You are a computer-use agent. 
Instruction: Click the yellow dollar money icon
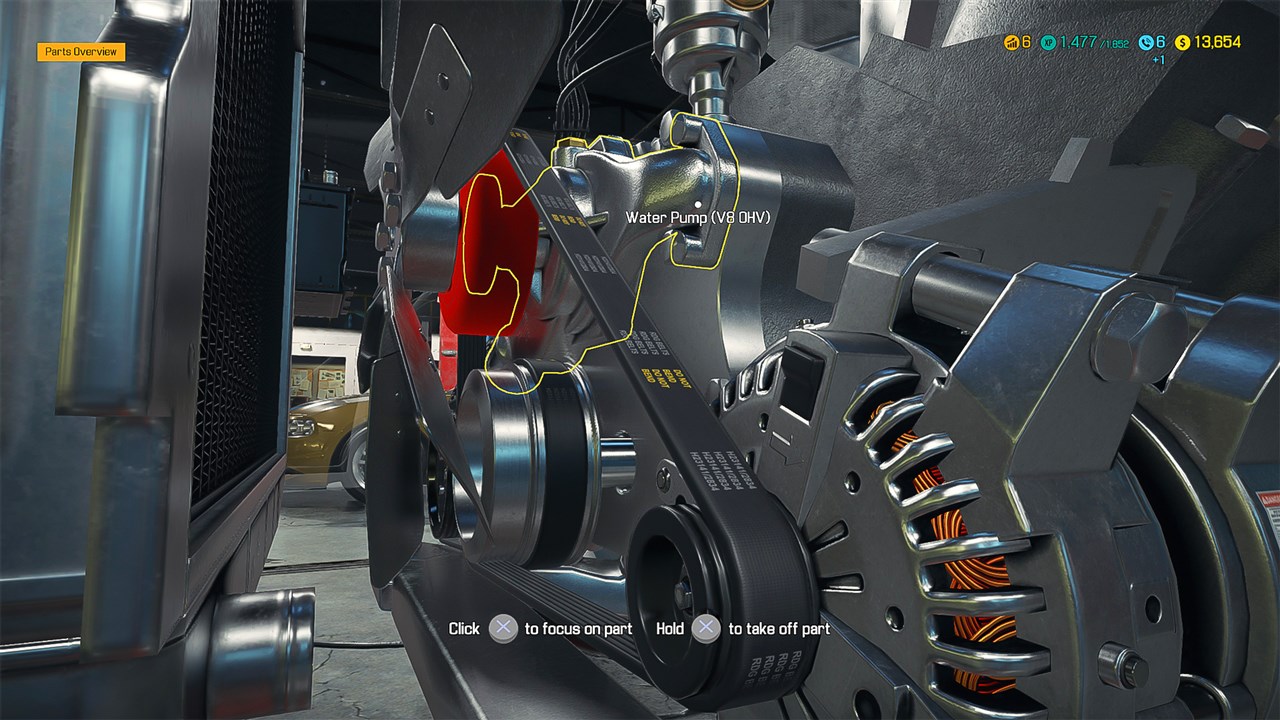1183,43
